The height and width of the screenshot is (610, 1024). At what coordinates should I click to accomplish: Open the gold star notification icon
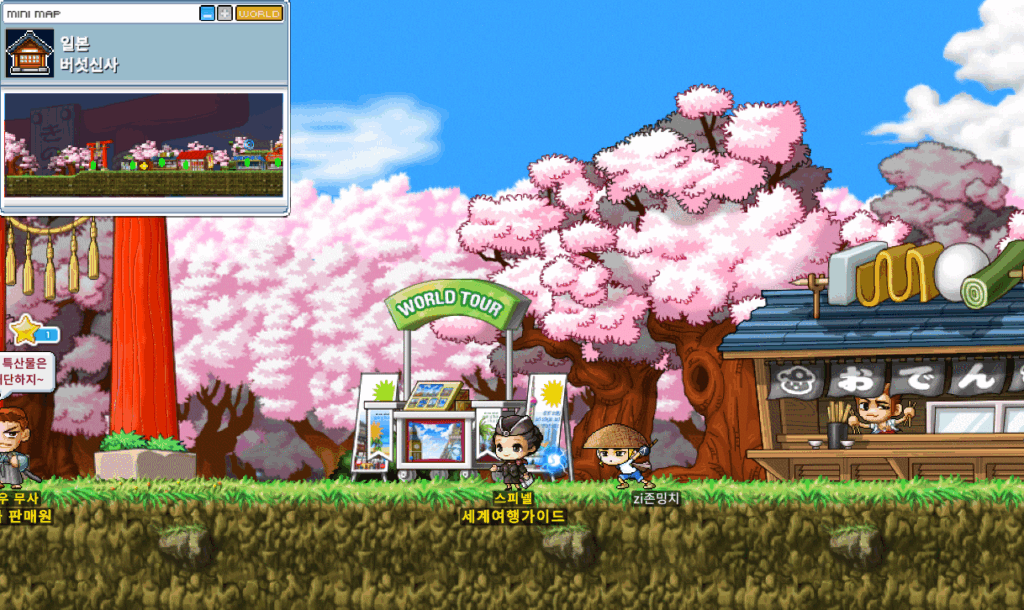pyautogui.click(x=24, y=329)
